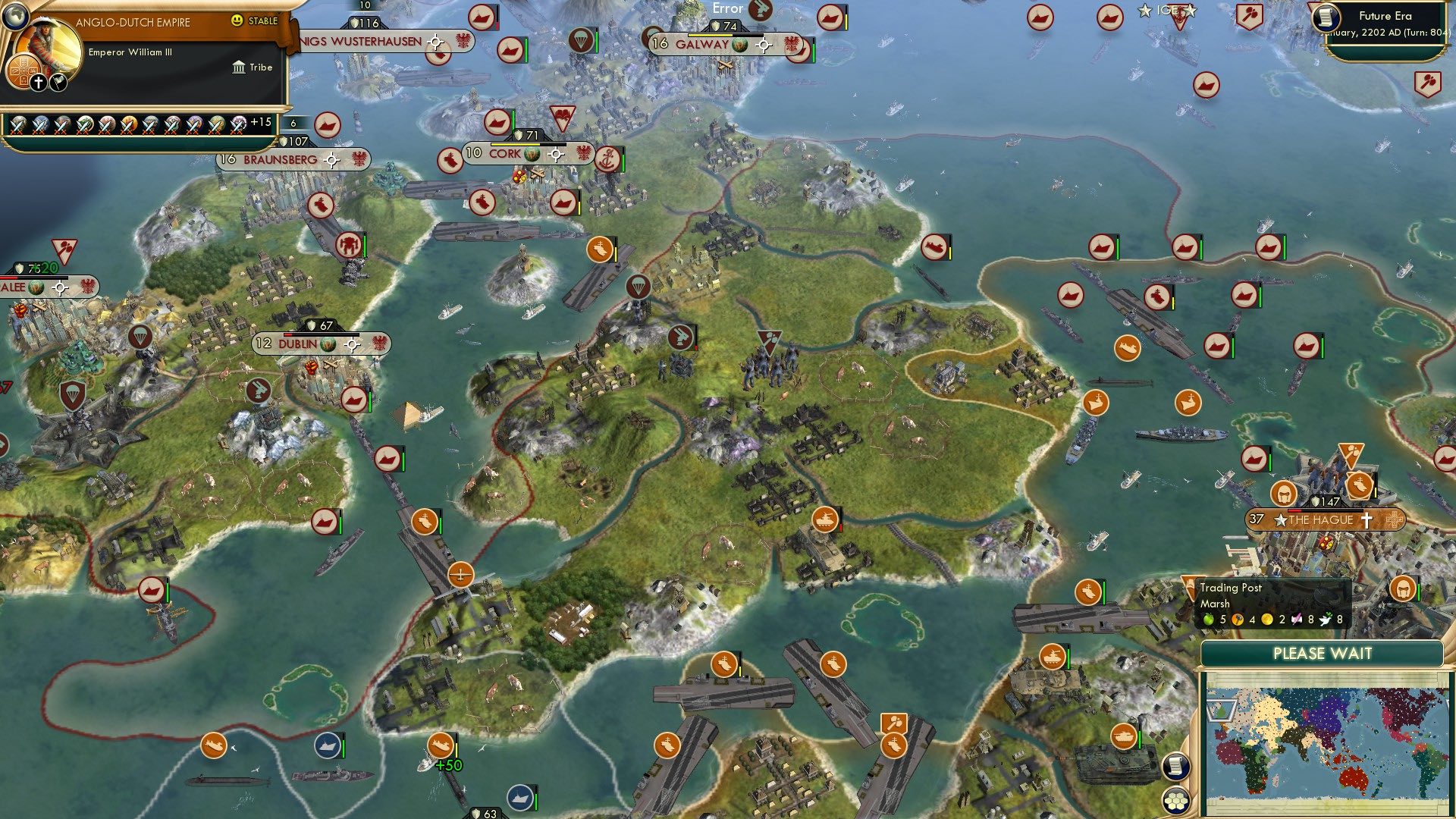Click the STABLE happiness smiley icon
1456x819 pixels.
[238, 20]
